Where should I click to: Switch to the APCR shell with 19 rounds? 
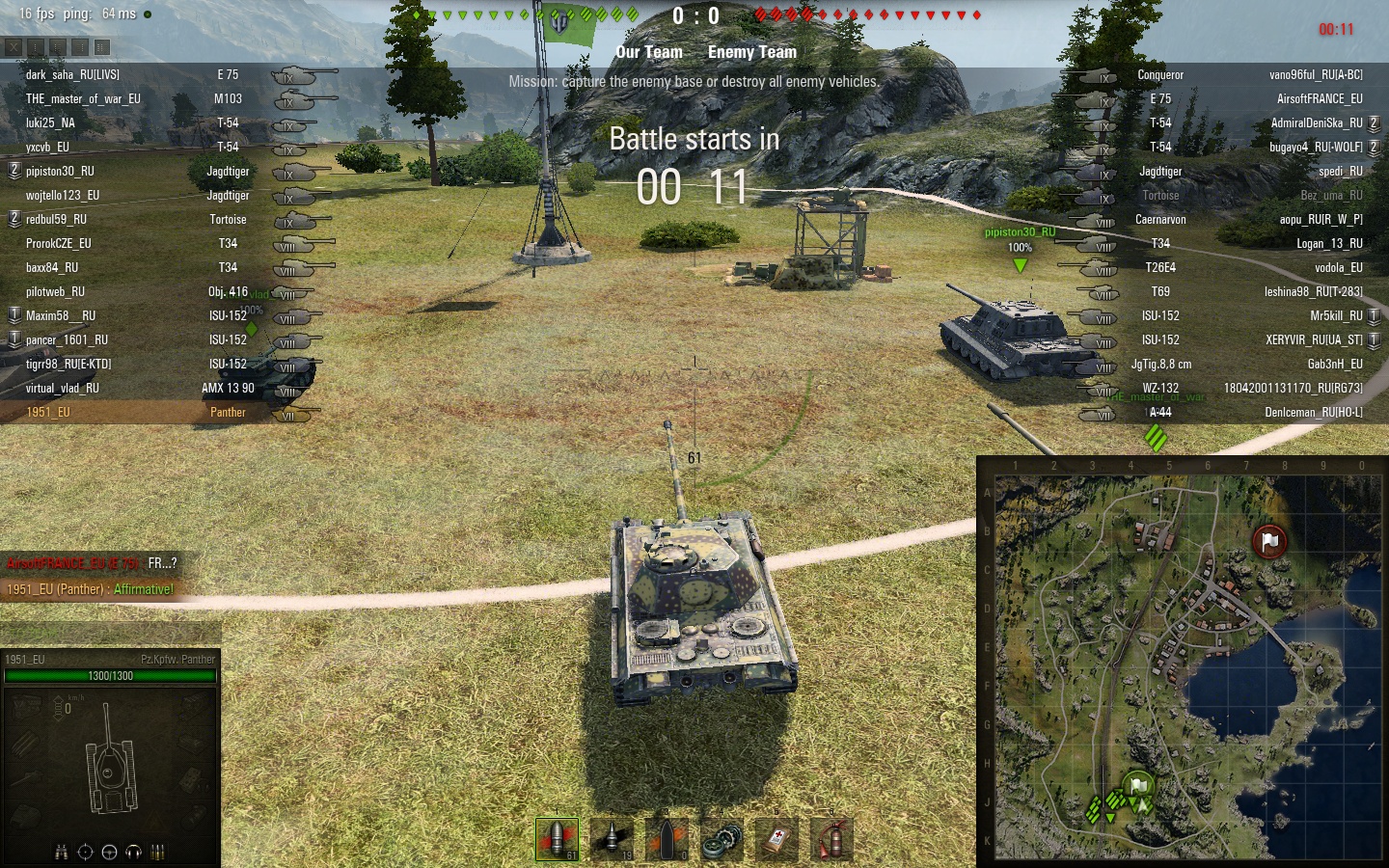coord(613,839)
